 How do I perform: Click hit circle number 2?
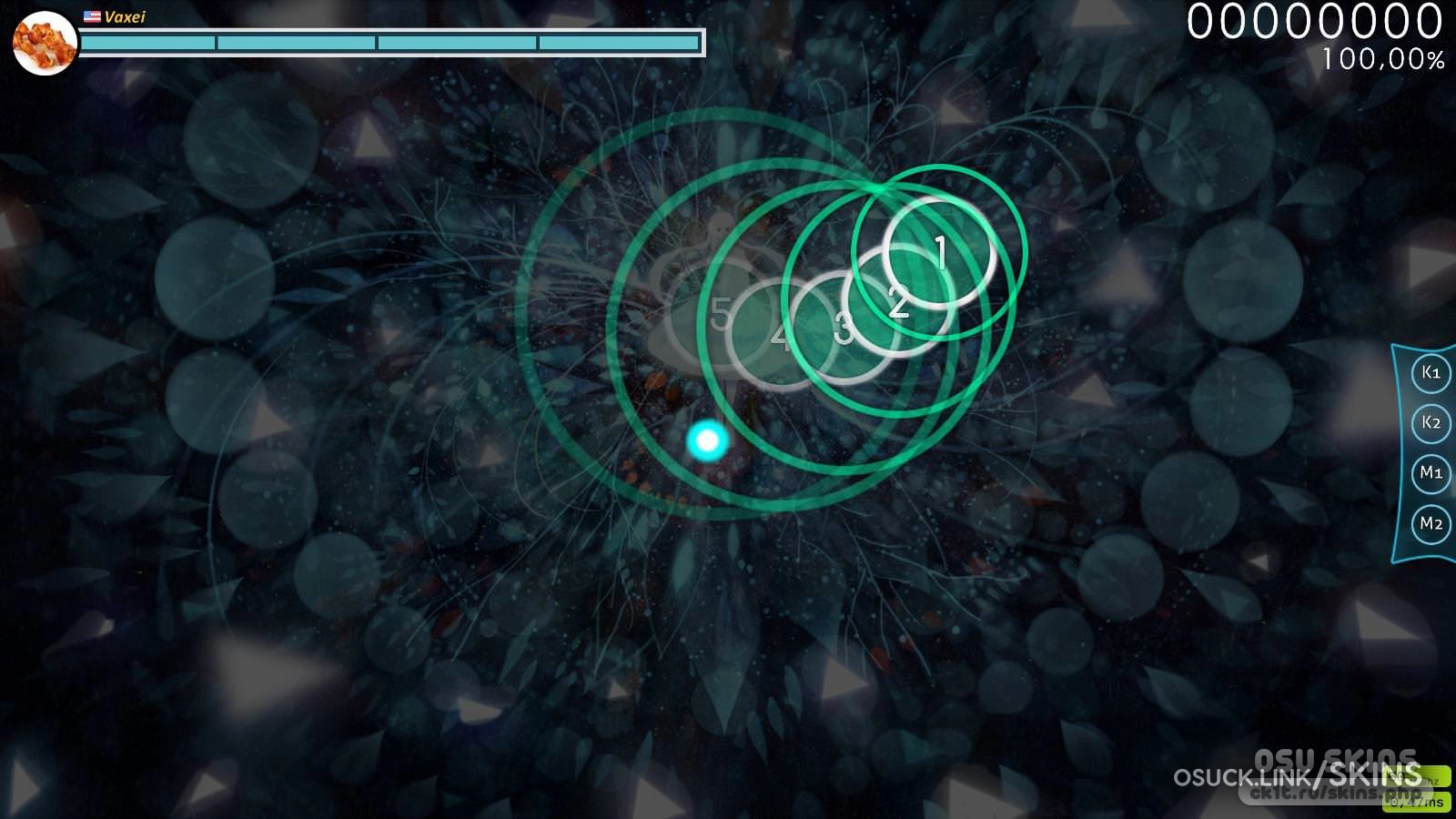pos(898,302)
